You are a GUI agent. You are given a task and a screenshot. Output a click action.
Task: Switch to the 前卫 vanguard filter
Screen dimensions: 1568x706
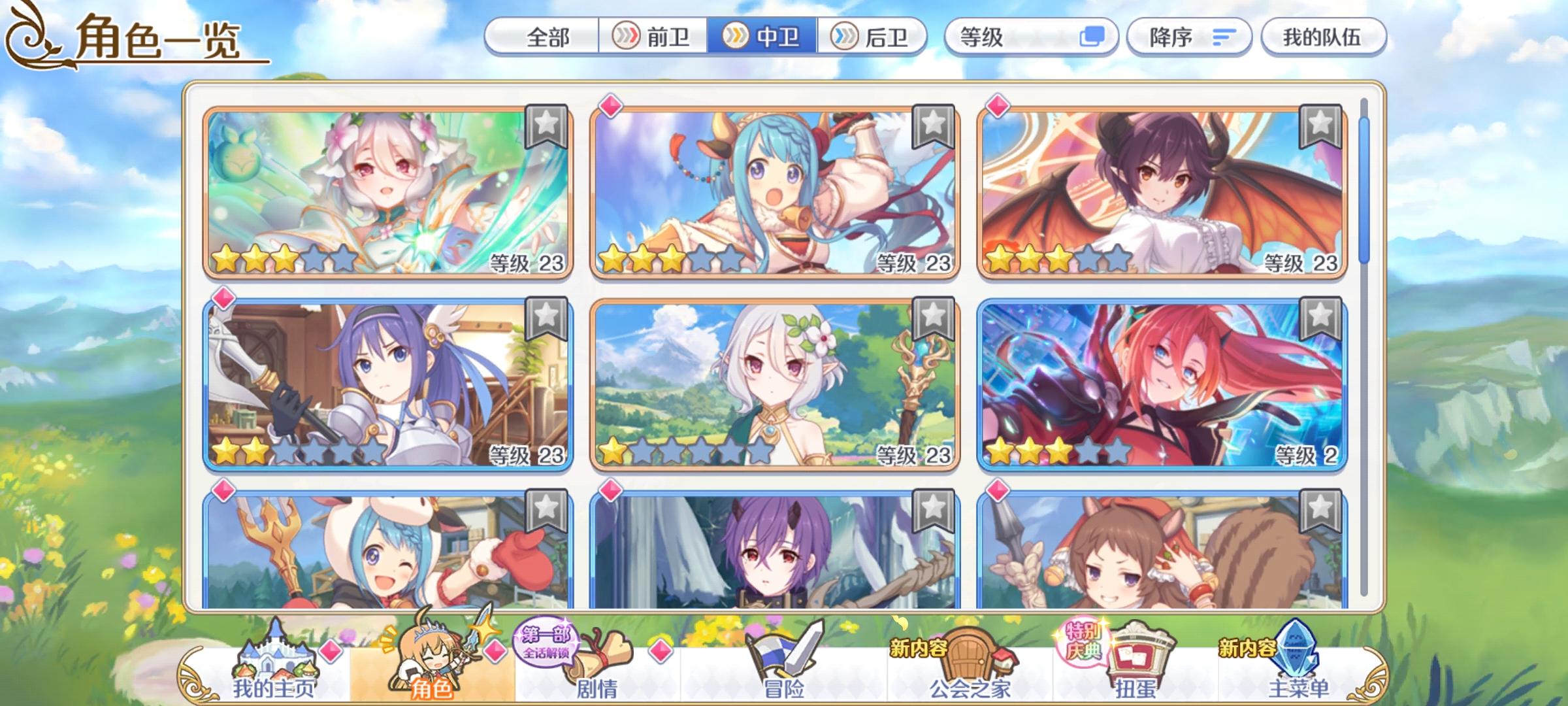click(653, 37)
